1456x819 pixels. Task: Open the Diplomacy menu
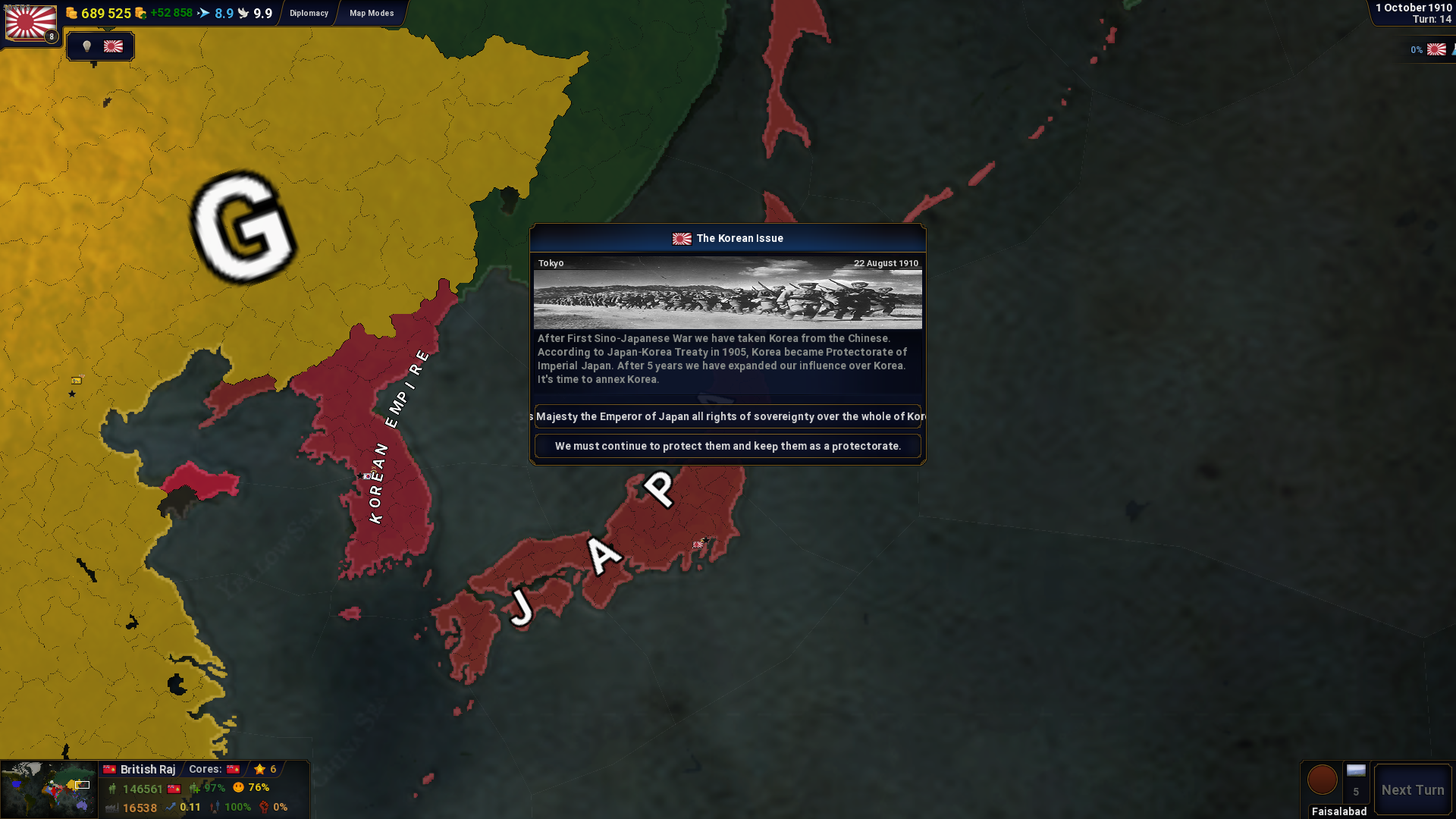pos(309,13)
